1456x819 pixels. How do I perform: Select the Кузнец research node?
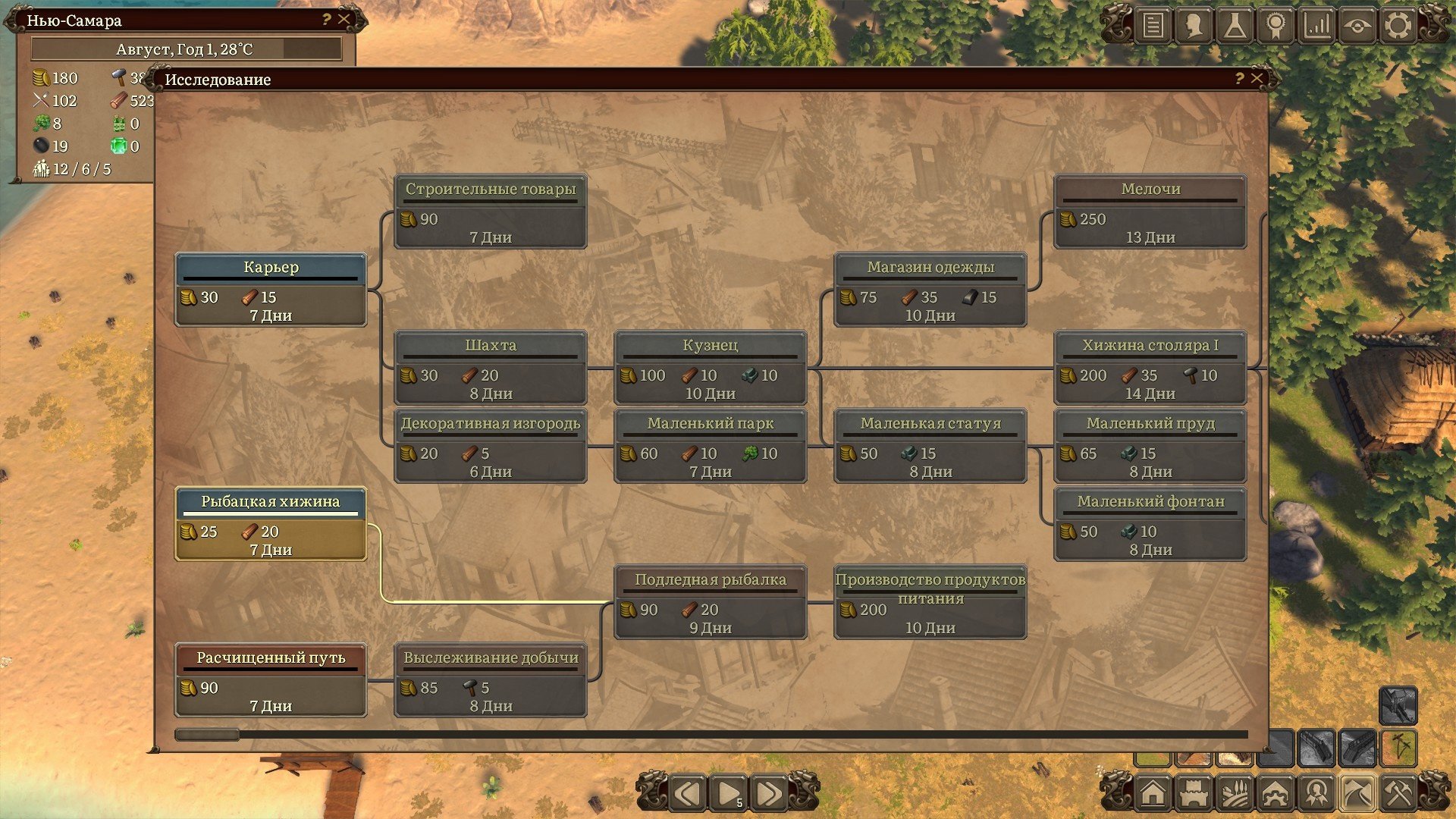710,368
